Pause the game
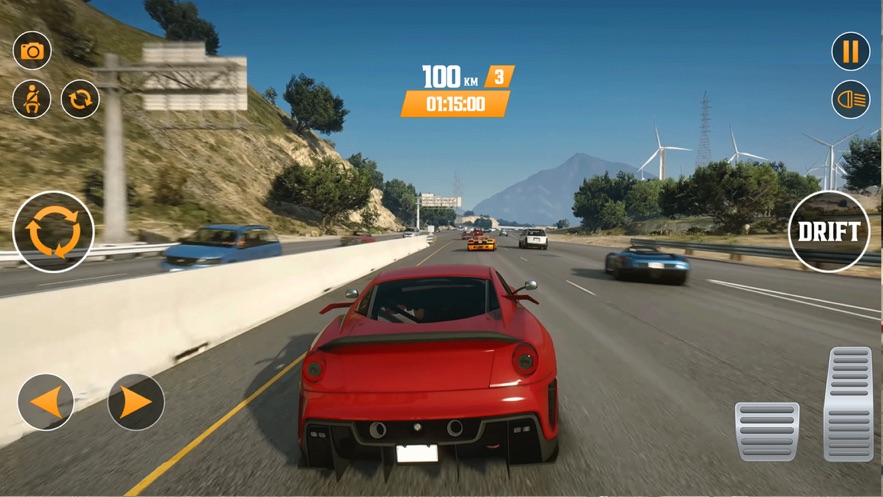 point(850,51)
